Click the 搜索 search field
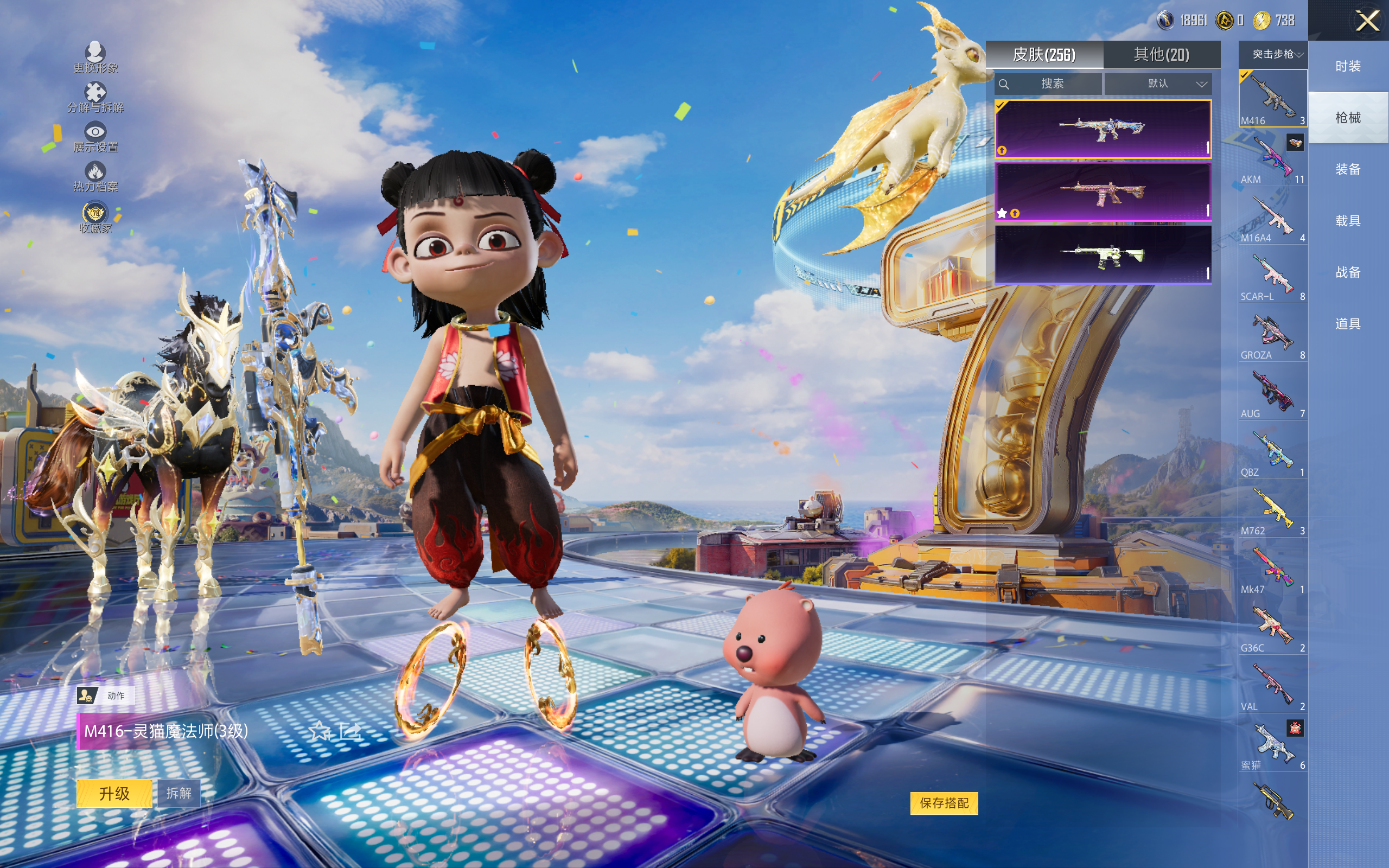 click(1049, 84)
